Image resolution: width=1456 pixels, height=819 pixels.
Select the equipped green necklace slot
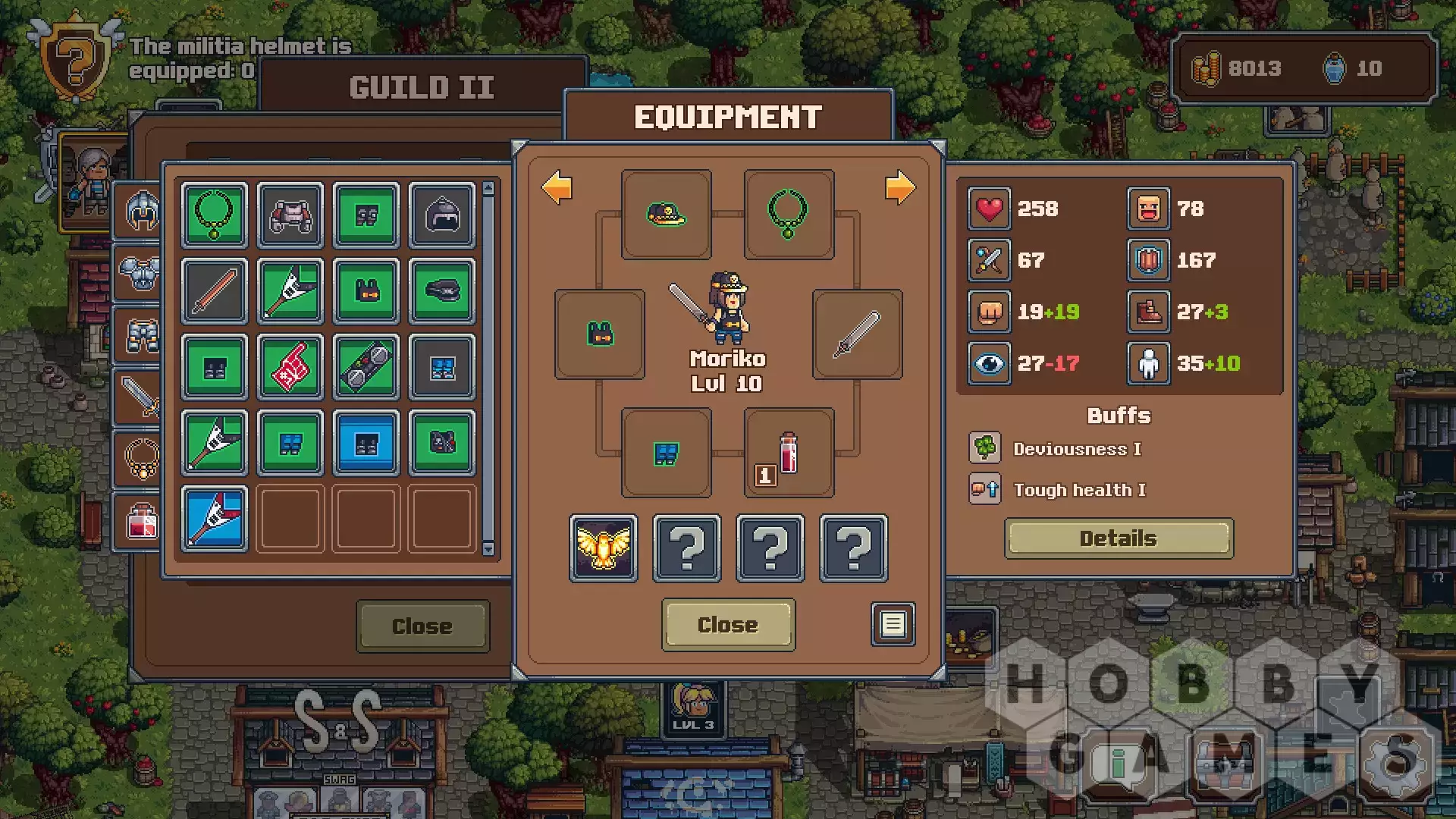point(789,214)
